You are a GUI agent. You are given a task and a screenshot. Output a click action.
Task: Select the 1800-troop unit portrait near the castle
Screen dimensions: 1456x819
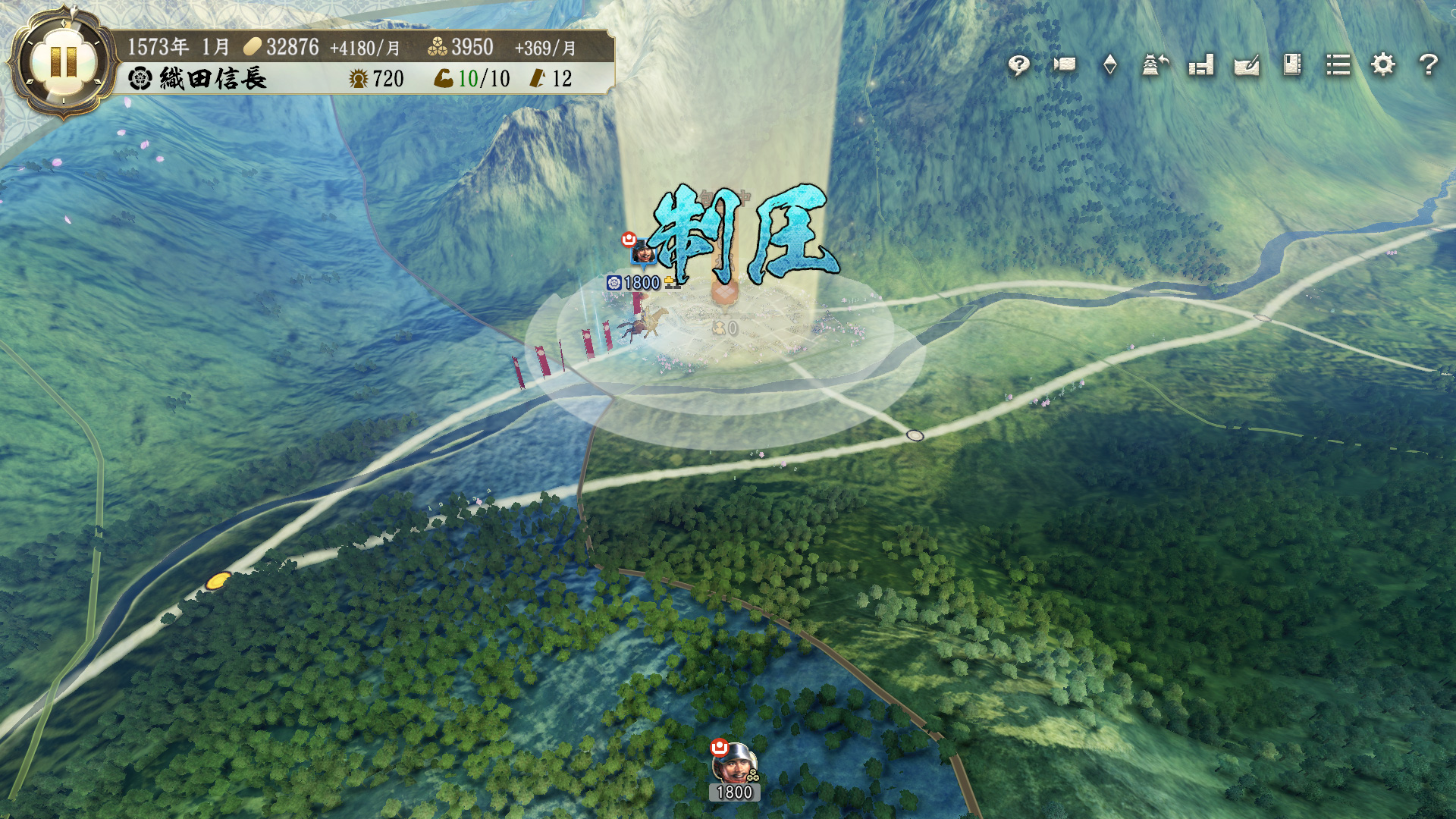pyautogui.click(x=644, y=253)
